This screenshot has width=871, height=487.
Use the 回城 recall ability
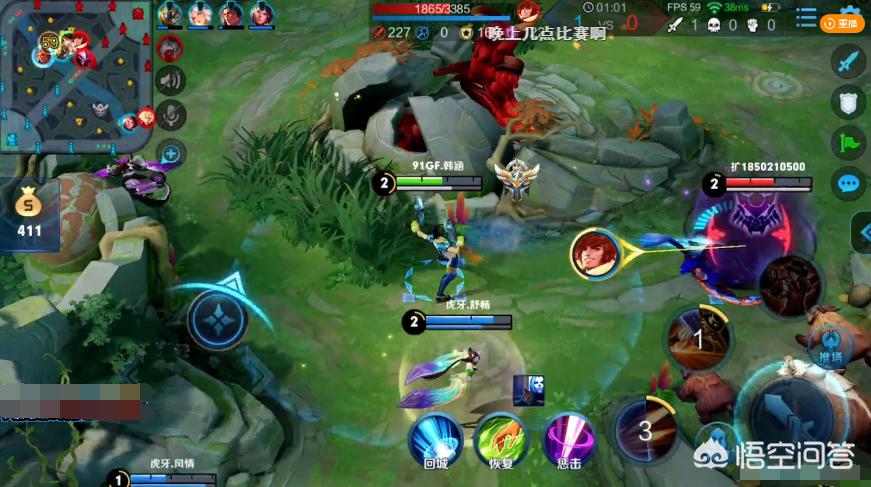point(435,438)
